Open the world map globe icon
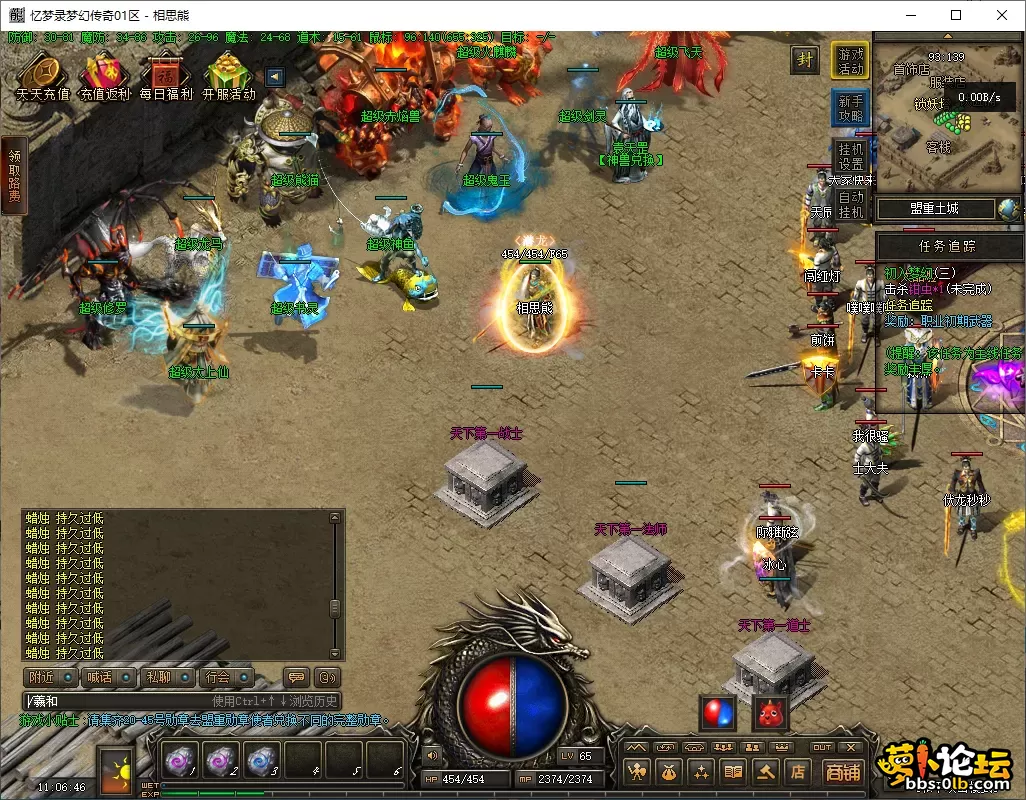This screenshot has width=1026, height=800. [x=1009, y=209]
